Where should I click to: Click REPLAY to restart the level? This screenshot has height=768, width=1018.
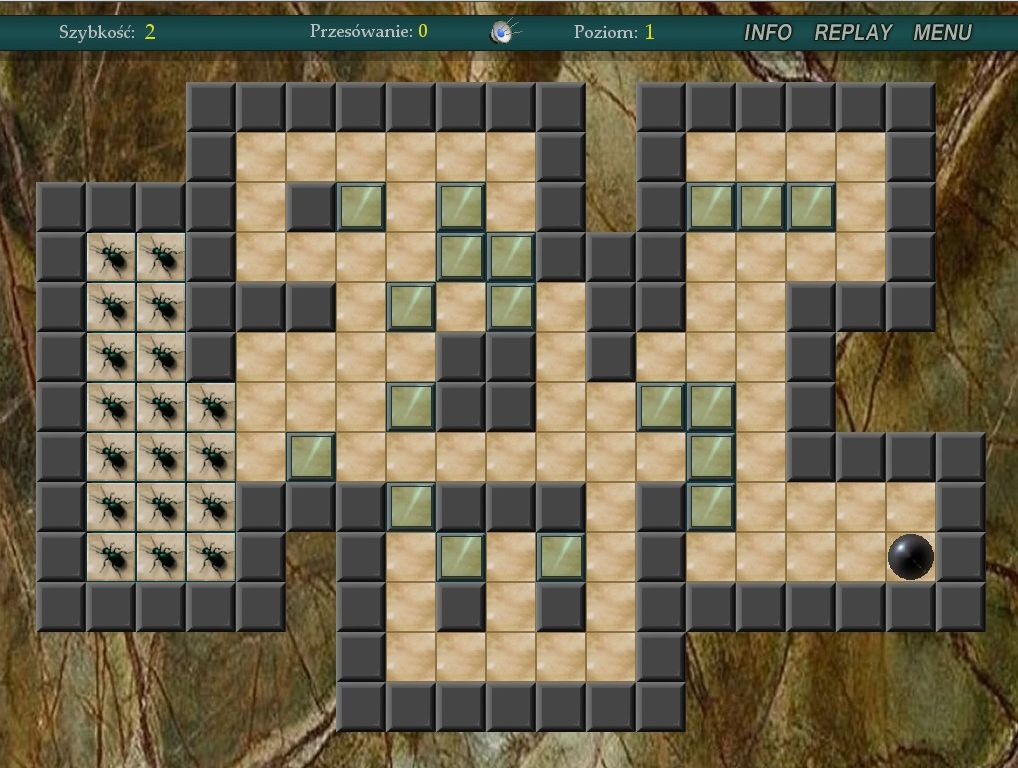pos(852,33)
